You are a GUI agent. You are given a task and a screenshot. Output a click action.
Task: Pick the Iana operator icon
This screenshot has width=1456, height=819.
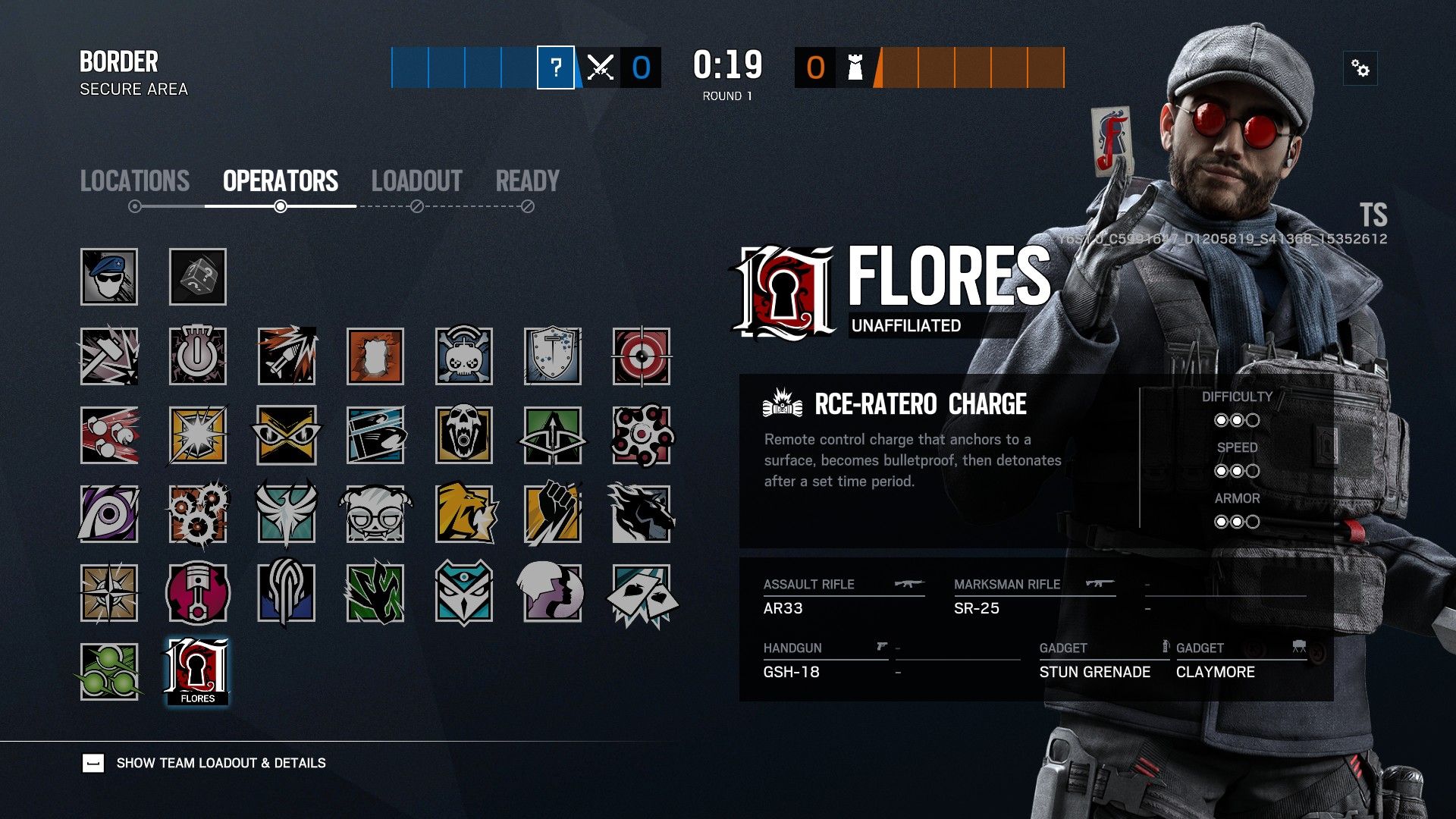tap(554, 595)
